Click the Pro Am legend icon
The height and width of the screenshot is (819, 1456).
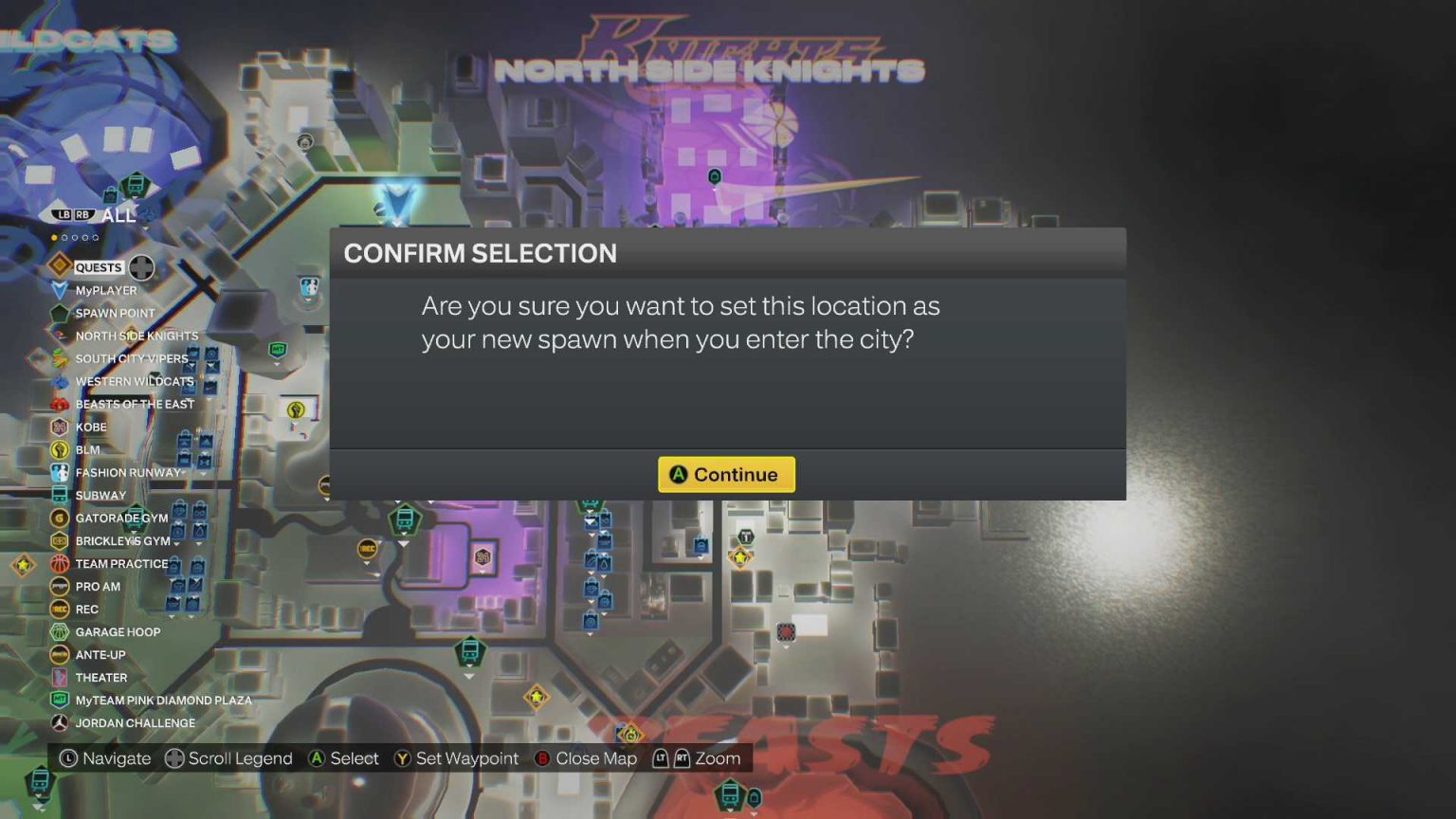[61, 587]
